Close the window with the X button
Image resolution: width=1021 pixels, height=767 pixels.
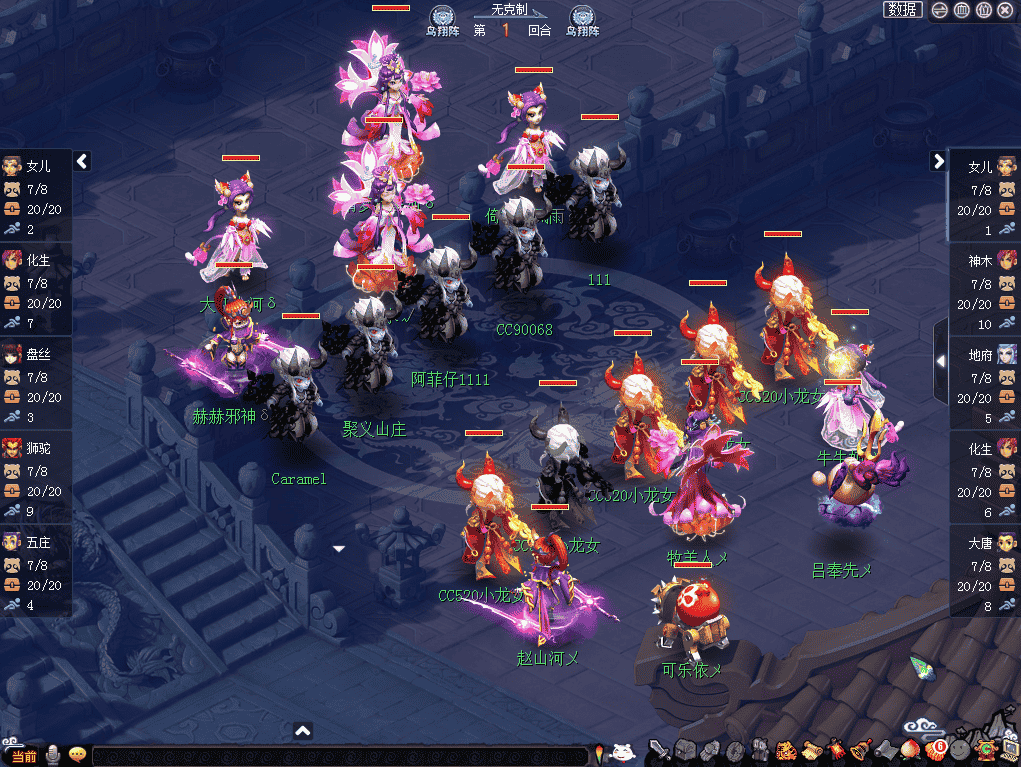click(x=1005, y=10)
